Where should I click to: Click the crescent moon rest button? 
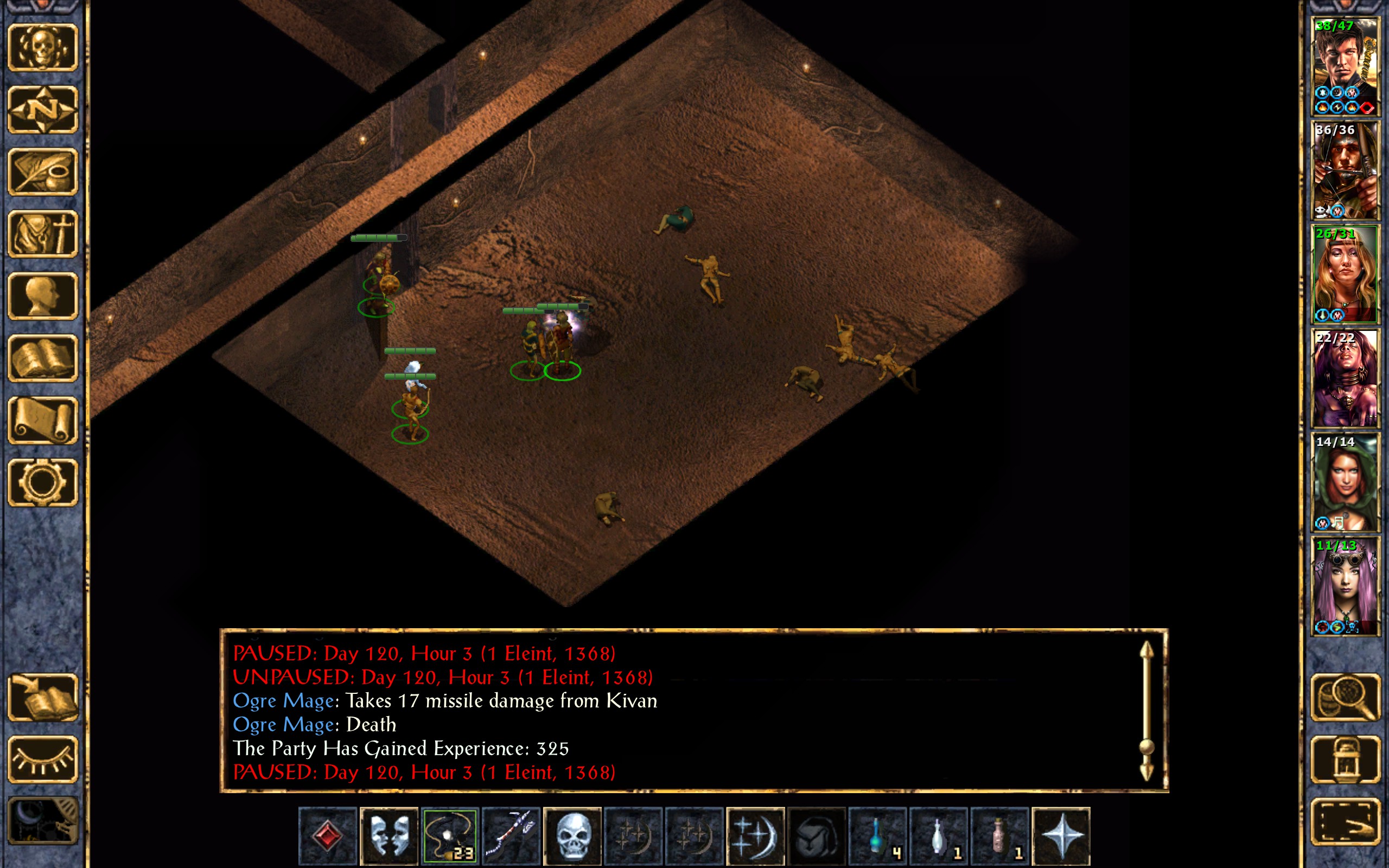[43, 821]
